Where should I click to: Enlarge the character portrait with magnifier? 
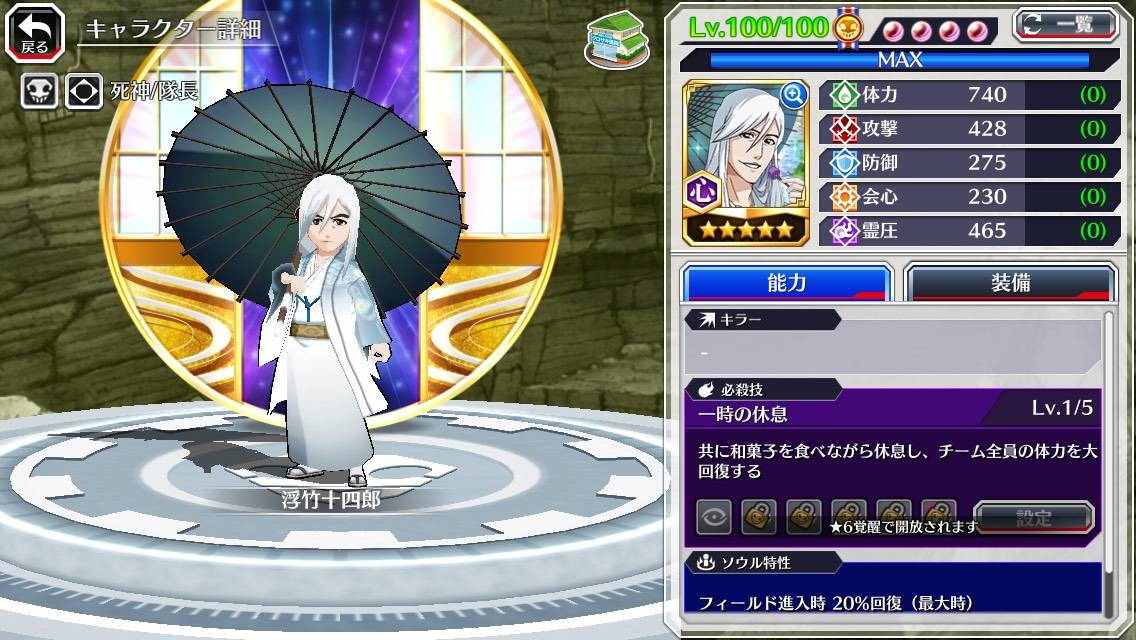(793, 95)
